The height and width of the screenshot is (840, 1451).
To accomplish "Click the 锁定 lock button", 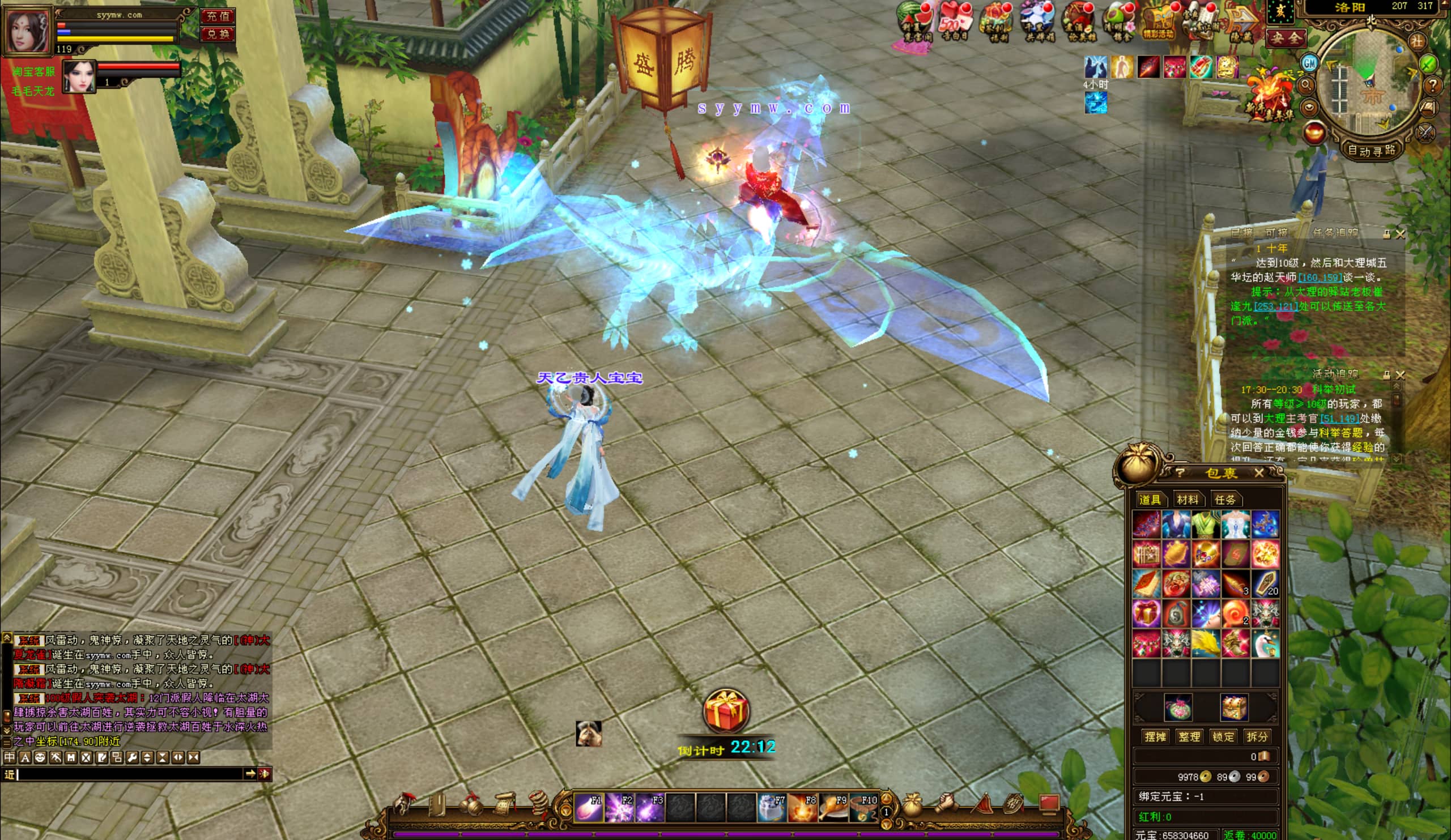I will 1223,736.
